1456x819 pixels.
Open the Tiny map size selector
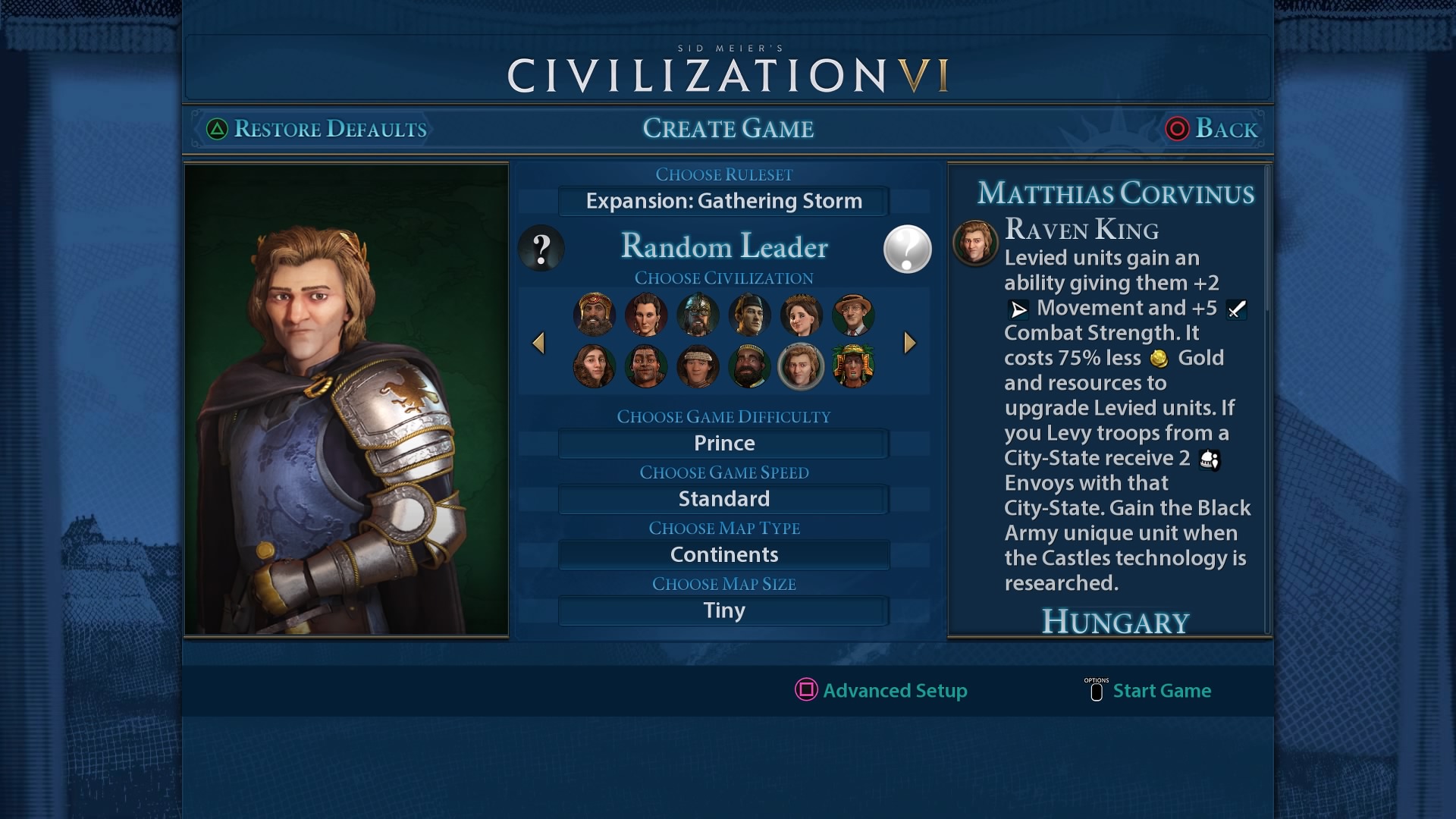723,610
